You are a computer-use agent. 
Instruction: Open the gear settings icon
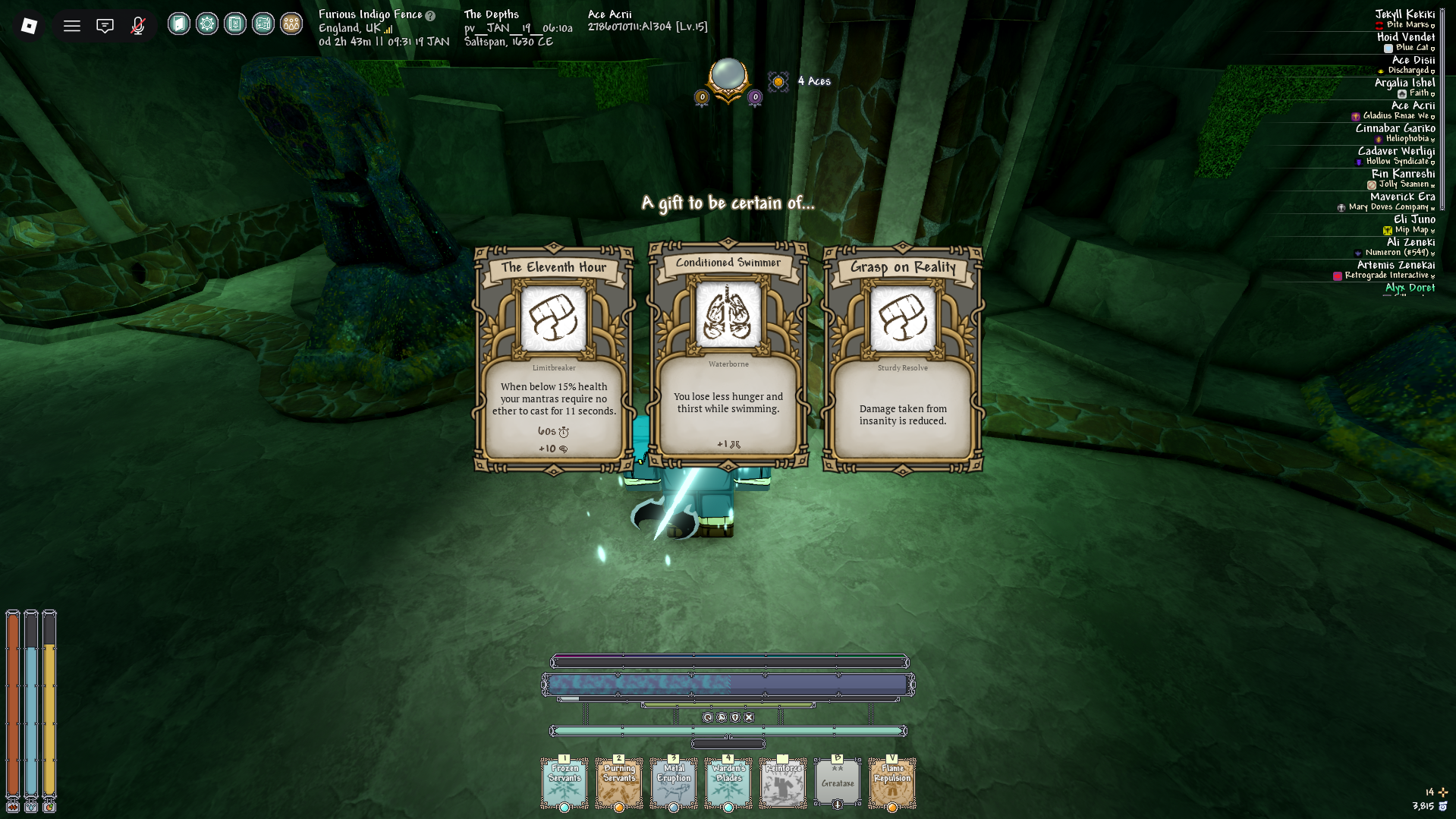coord(207,24)
